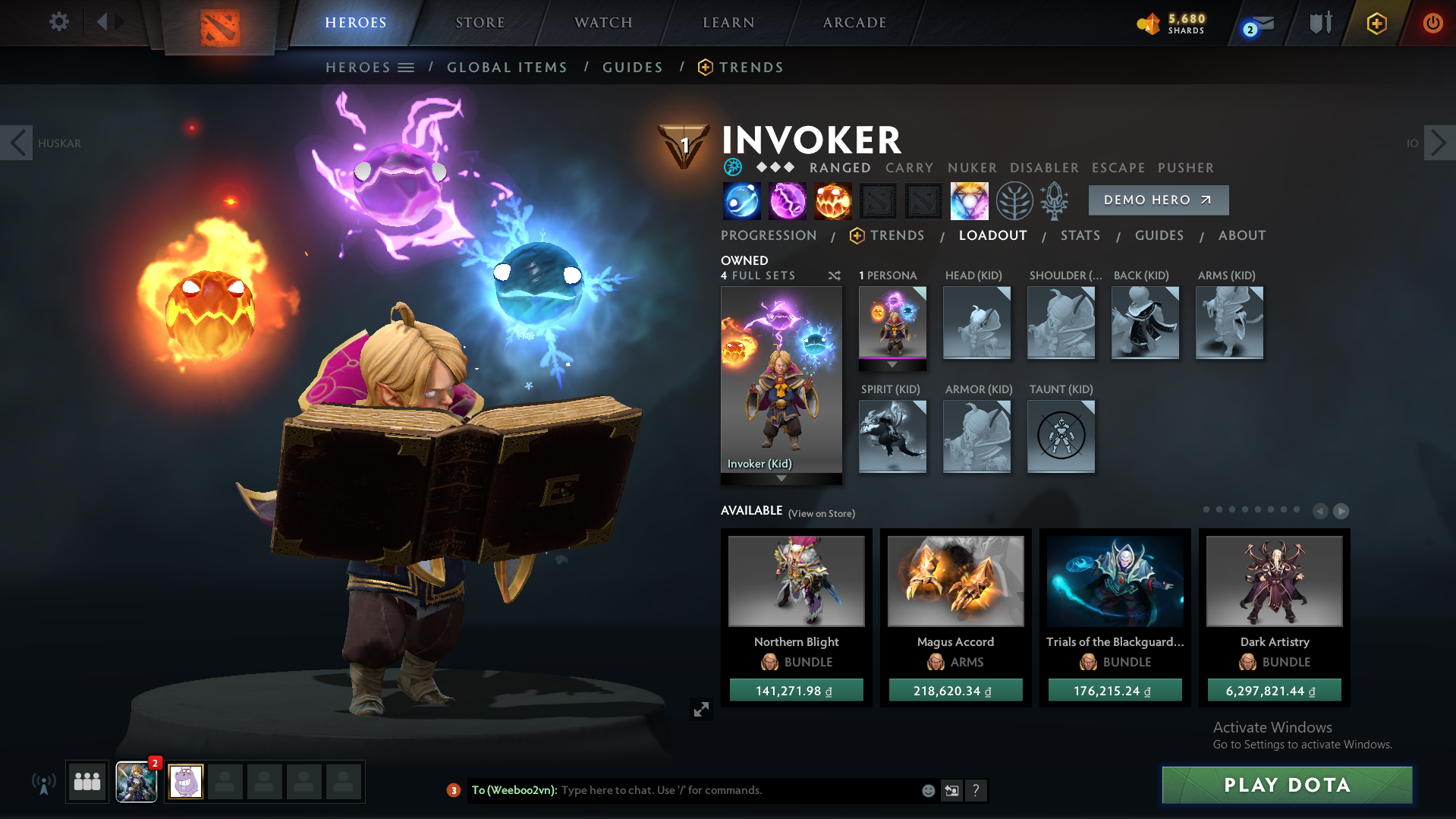This screenshot has width=1456, height=819.
Task: Click the equipped Taunt (Kid) slot
Action: coord(1061,436)
